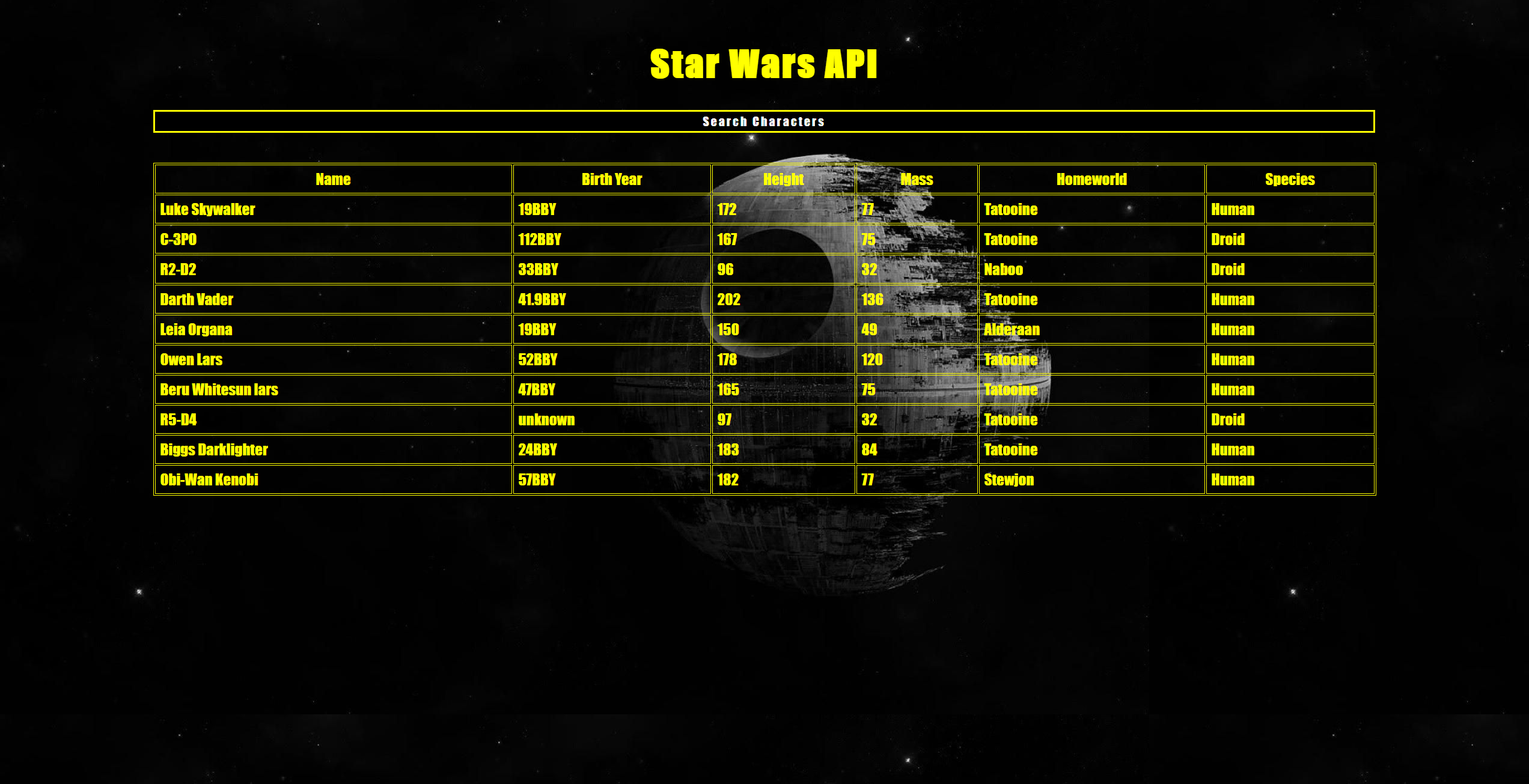Open Biggs Darklighter's character row
The height and width of the screenshot is (784, 1529).
214,449
